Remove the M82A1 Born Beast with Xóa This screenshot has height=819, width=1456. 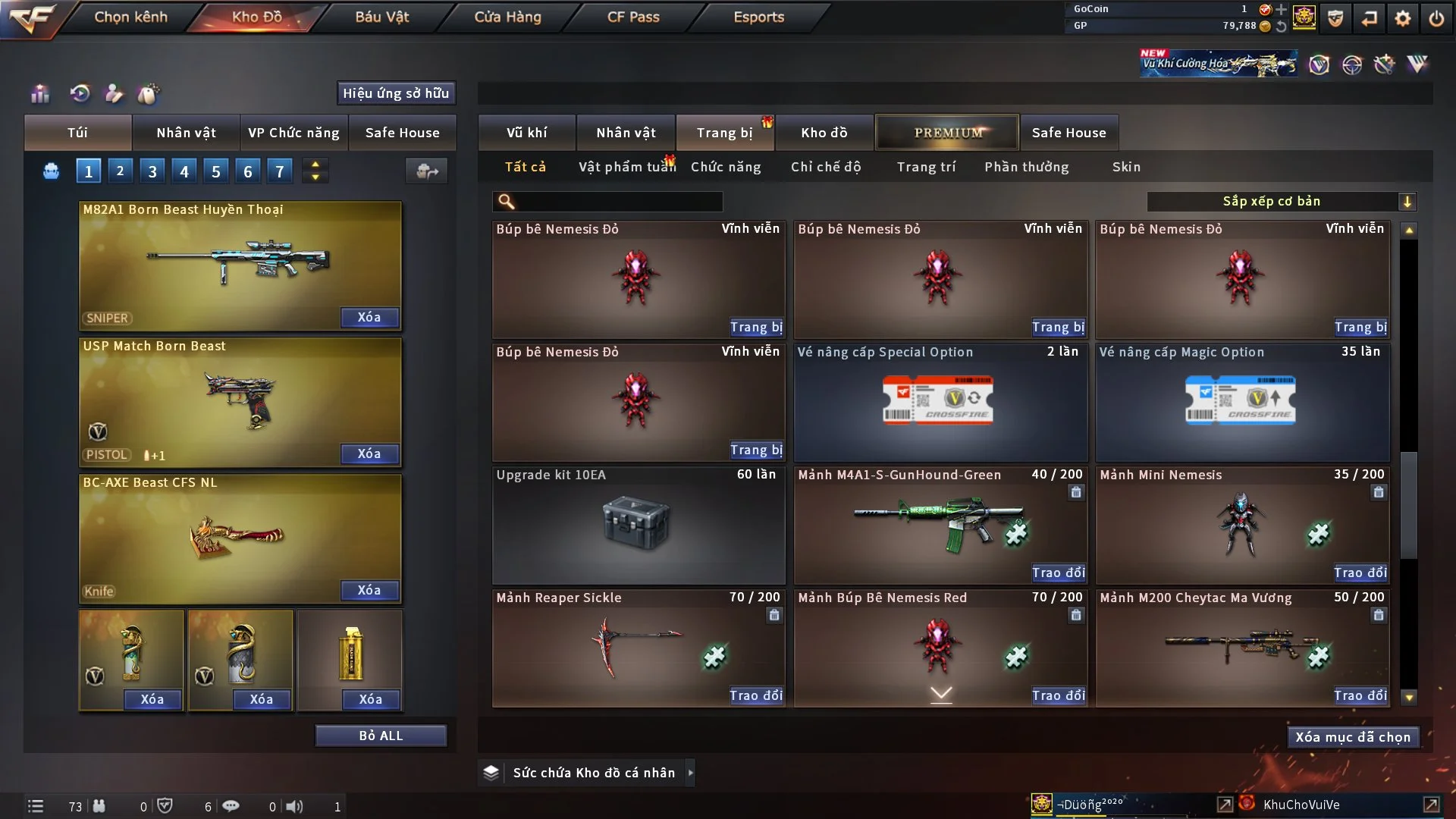tap(369, 317)
